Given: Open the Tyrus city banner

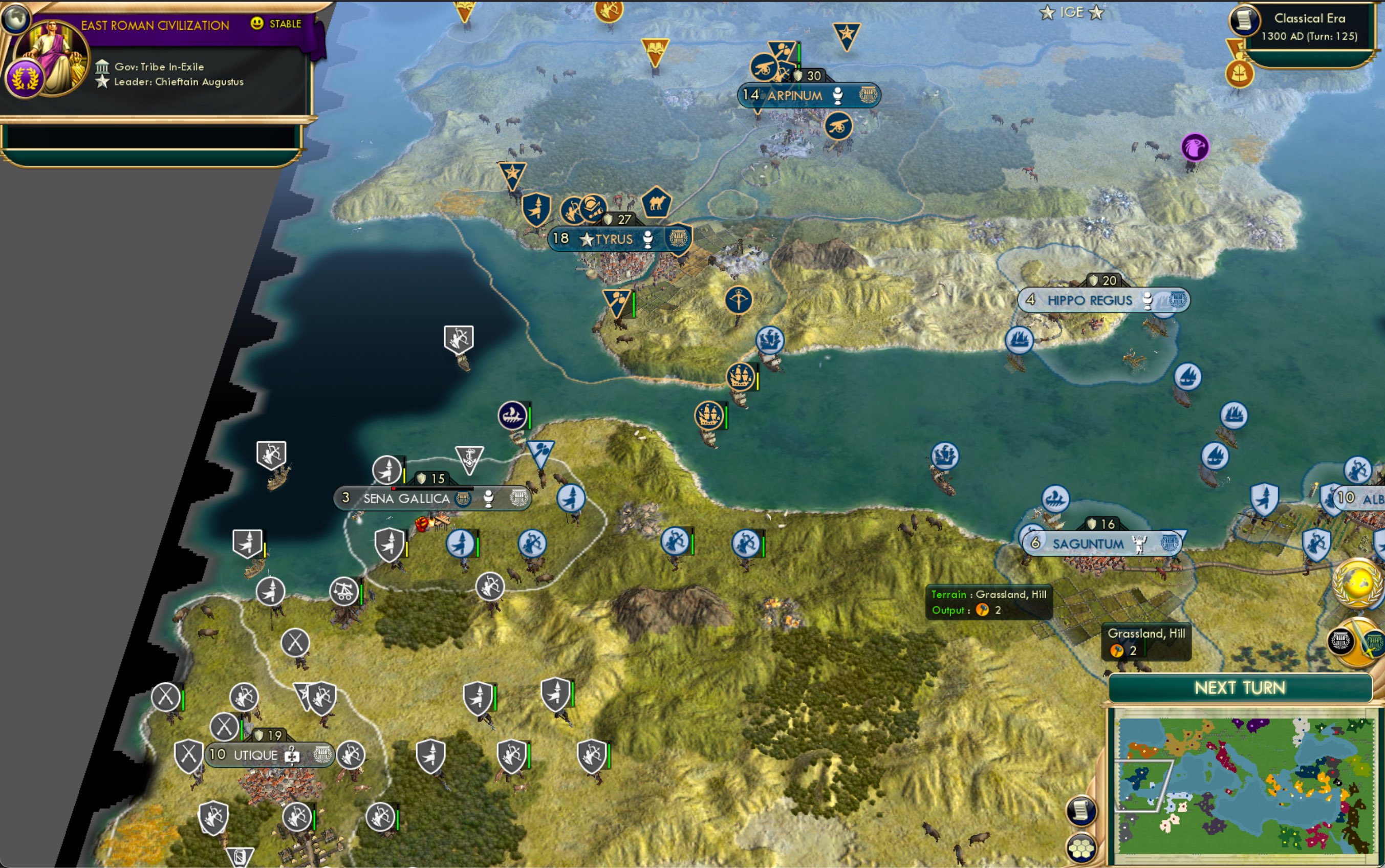Looking at the screenshot, I should coord(614,239).
